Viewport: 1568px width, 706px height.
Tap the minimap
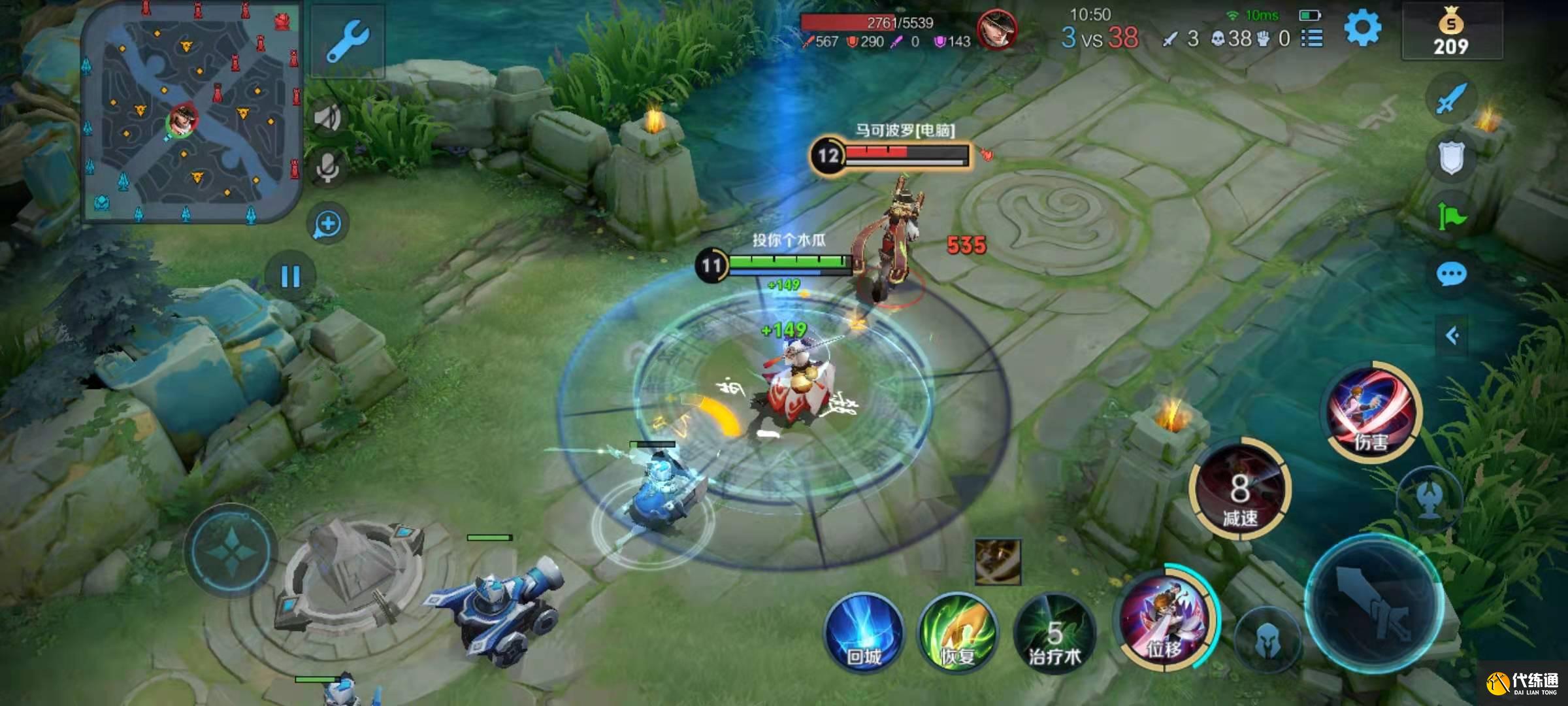(x=191, y=111)
